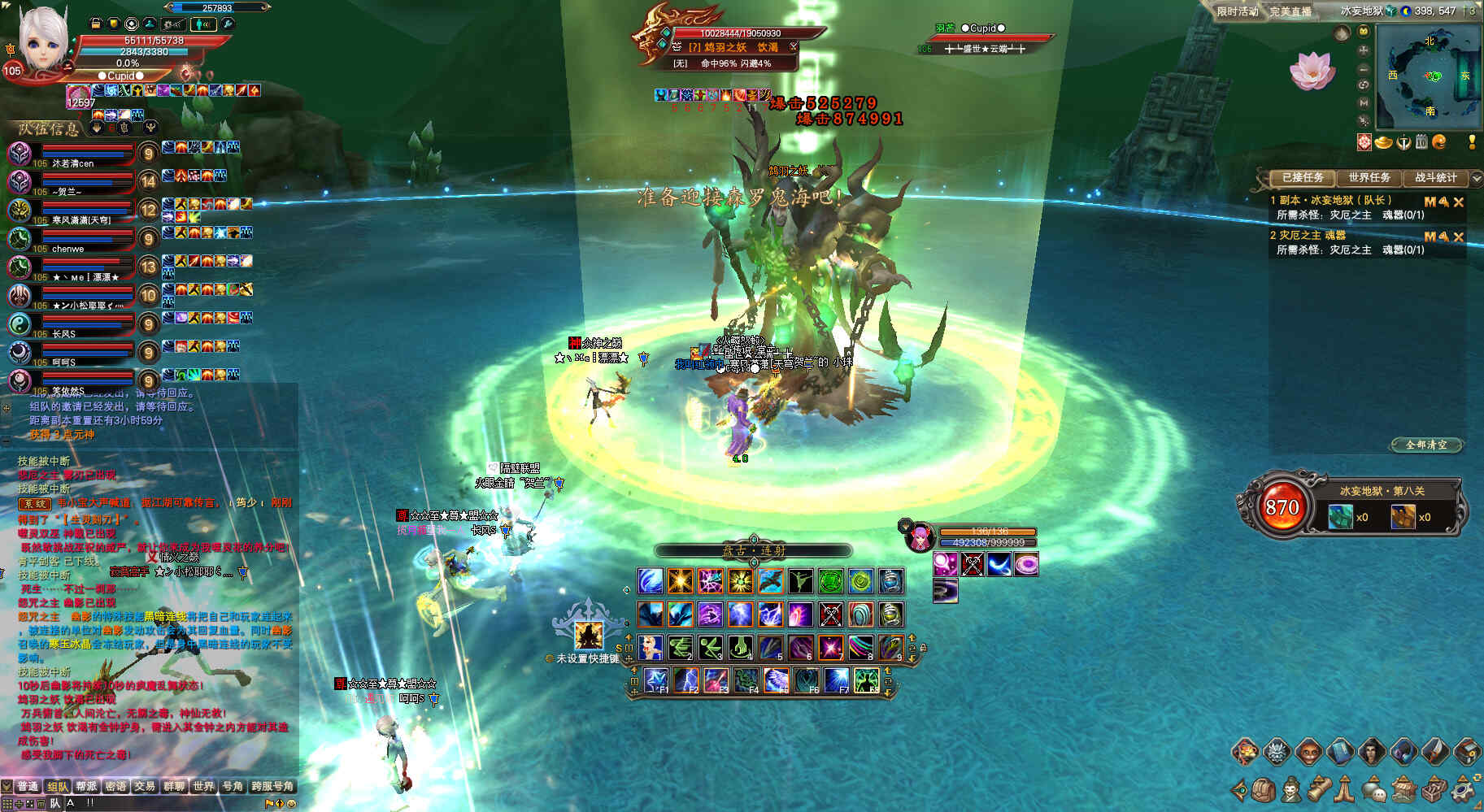Select the 已接任务 accepted quests tab
This screenshot has height=812, width=1484.
coord(1302,177)
